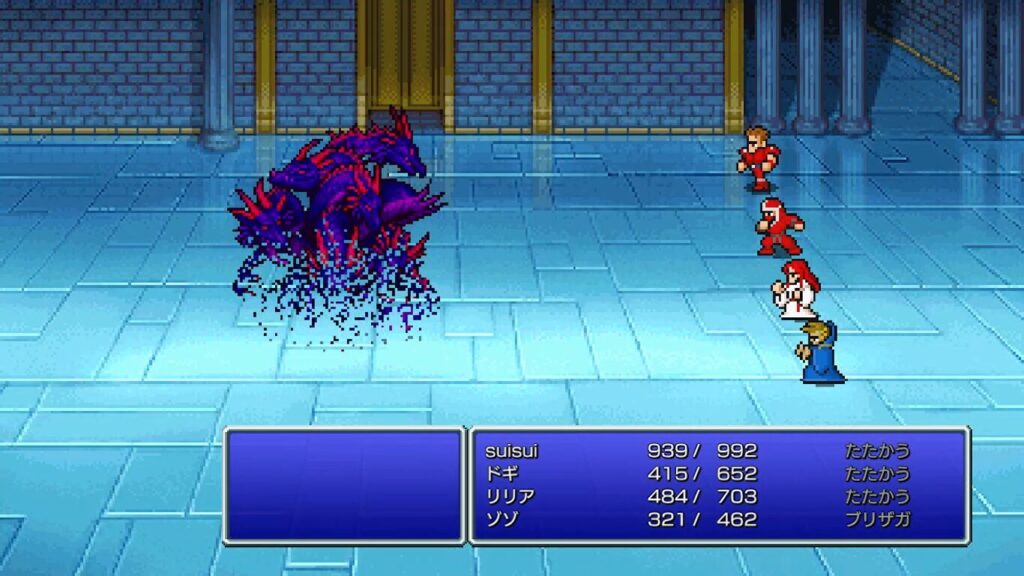Screen dimensions: 1024x576
Task: Select suisui in the party status list
Action: tap(512, 451)
